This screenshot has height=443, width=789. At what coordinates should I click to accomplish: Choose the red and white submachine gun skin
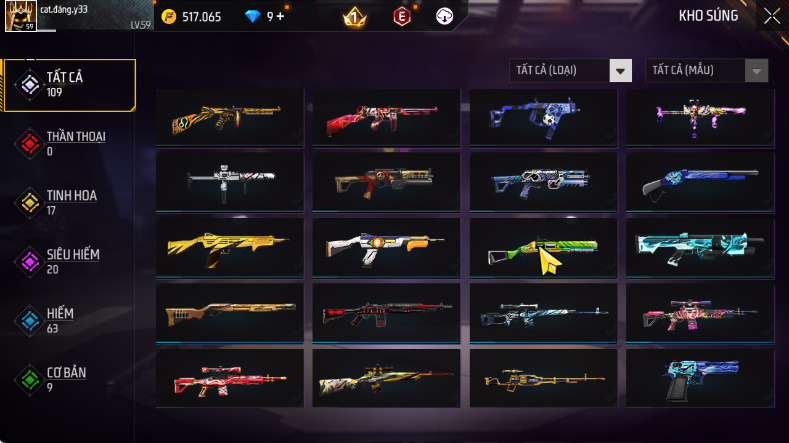click(x=386, y=118)
